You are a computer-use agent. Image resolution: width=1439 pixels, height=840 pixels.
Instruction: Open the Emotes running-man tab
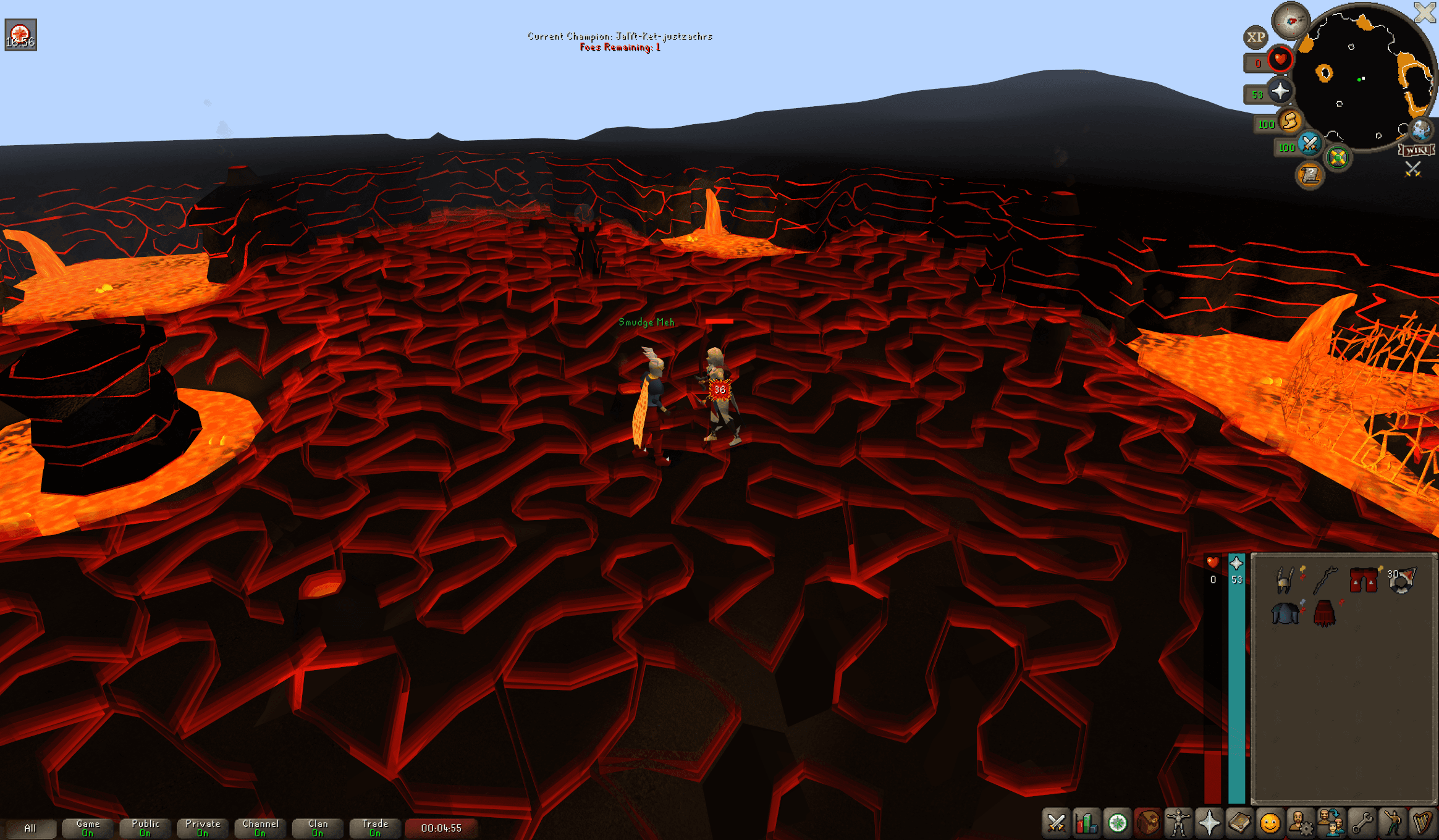click(1392, 823)
